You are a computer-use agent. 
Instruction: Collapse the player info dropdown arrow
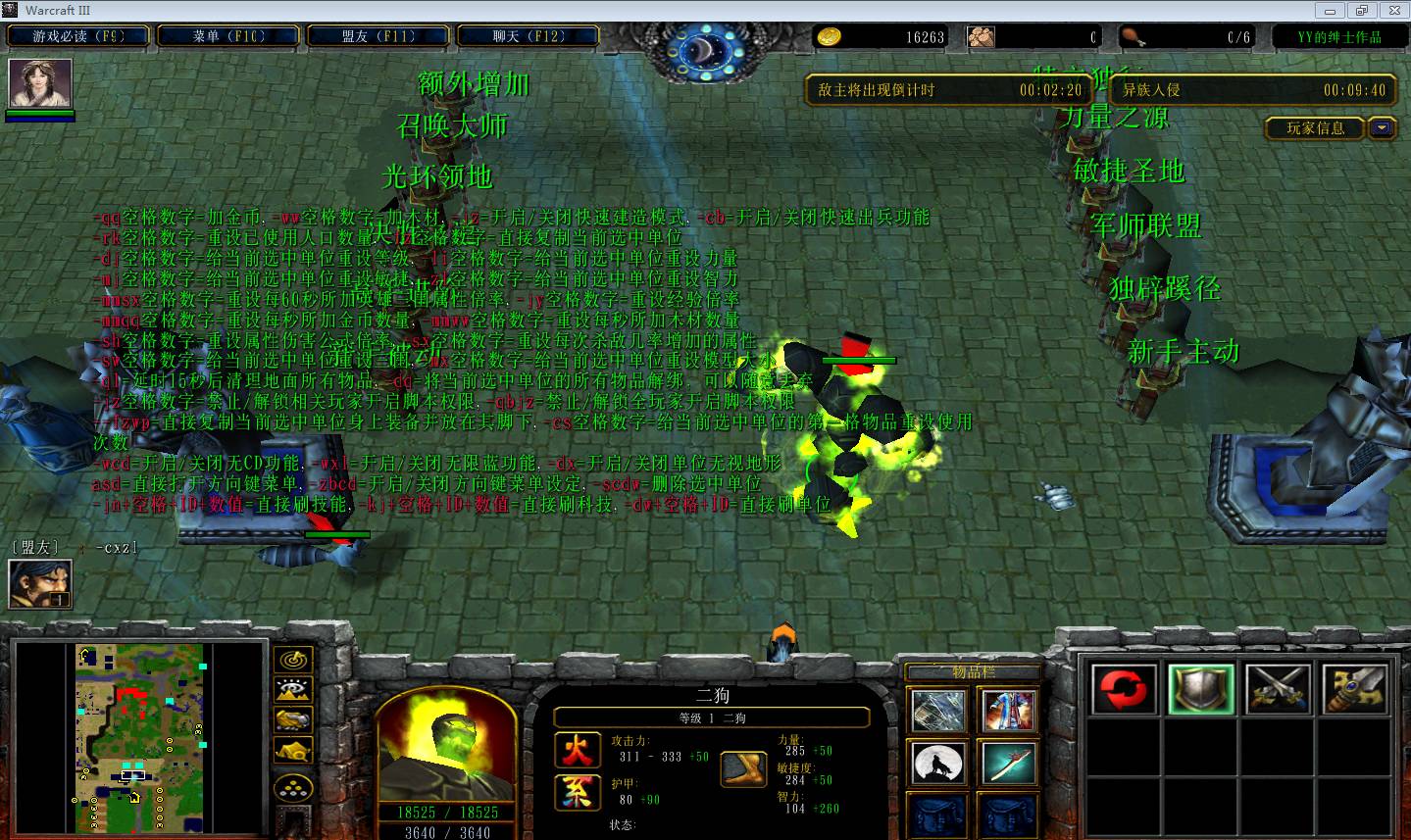tap(1383, 128)
